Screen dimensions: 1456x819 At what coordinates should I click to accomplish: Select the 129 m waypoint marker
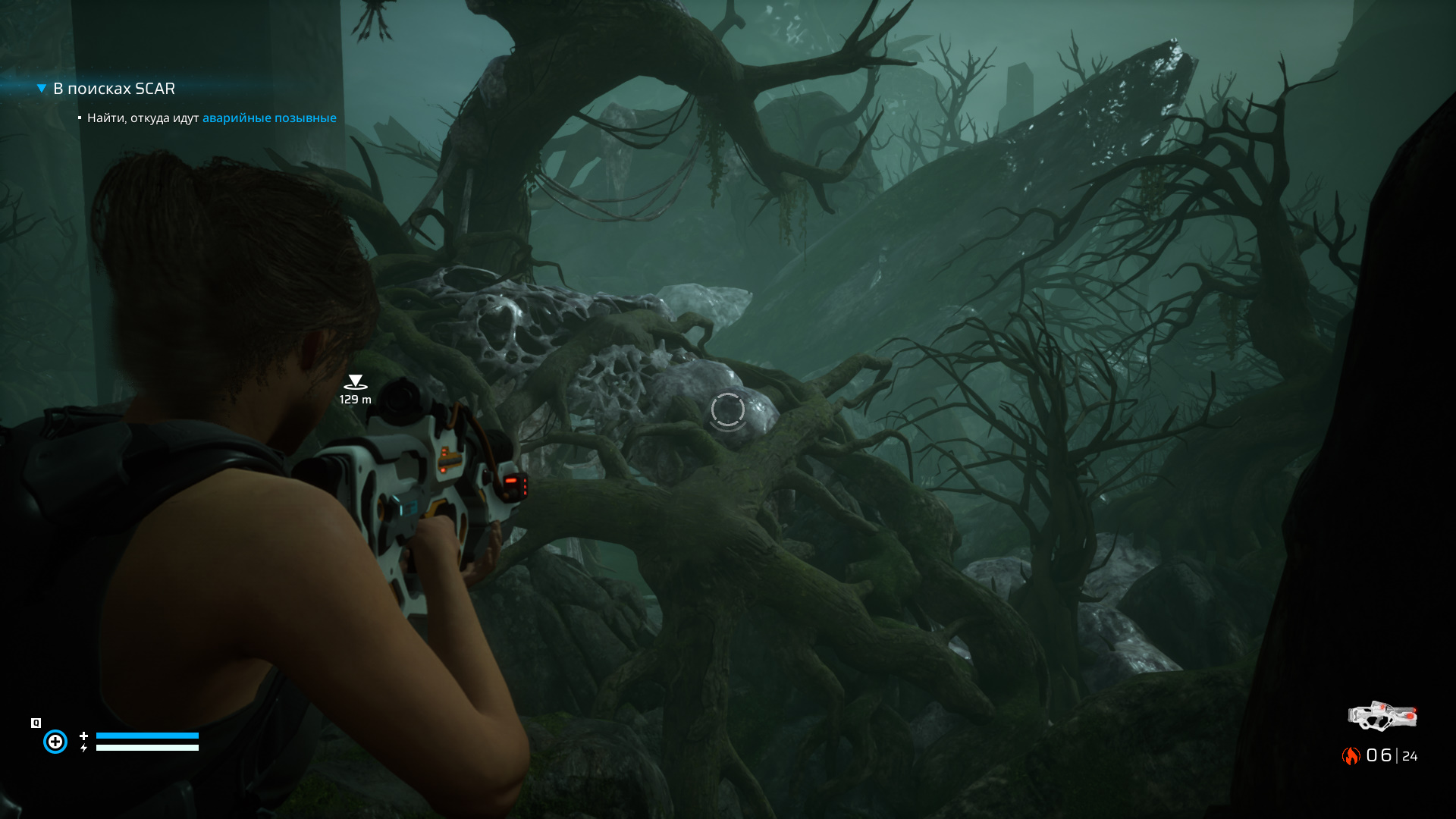click(x=355, y=382)
